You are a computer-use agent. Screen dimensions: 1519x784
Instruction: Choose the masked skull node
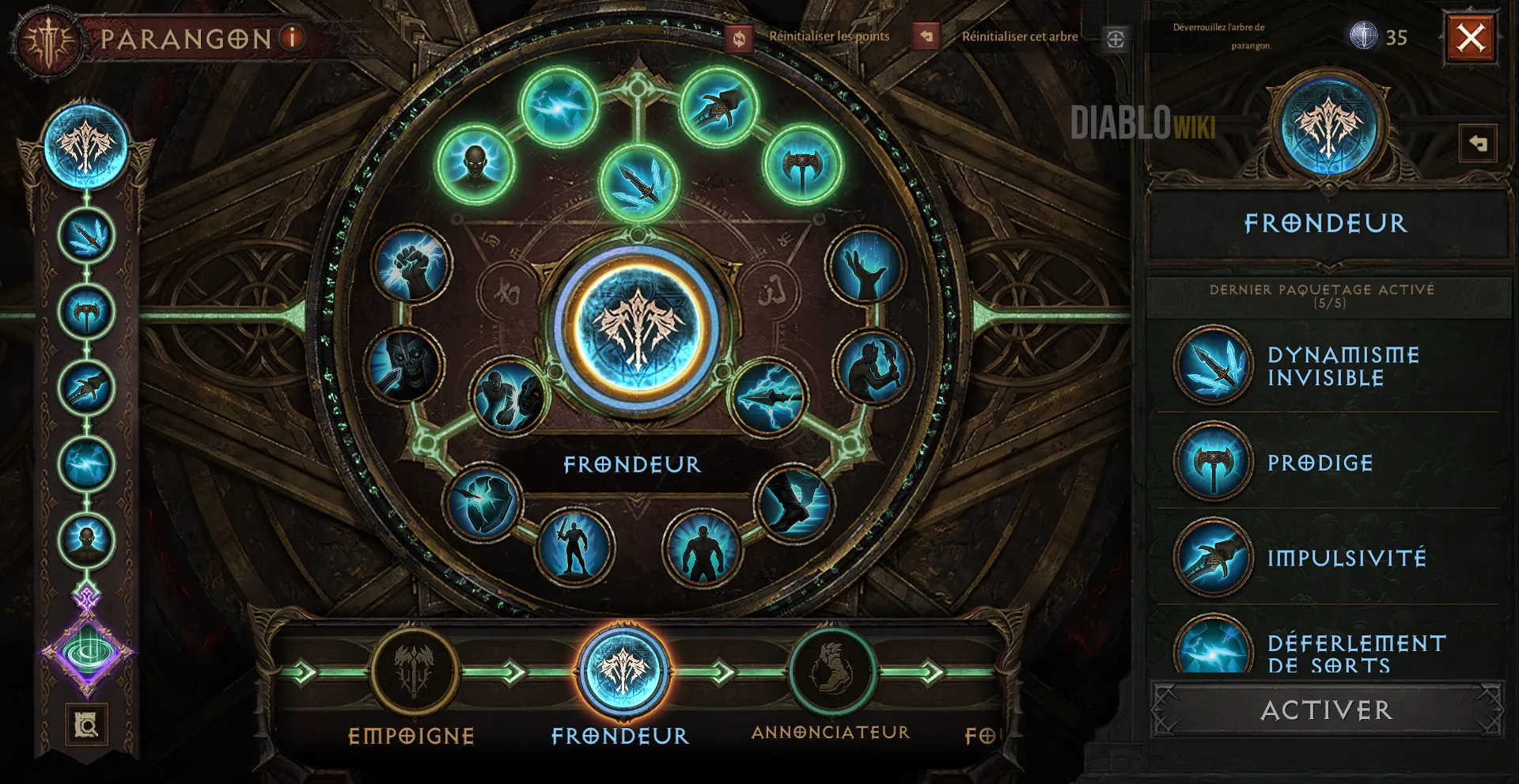405,365
